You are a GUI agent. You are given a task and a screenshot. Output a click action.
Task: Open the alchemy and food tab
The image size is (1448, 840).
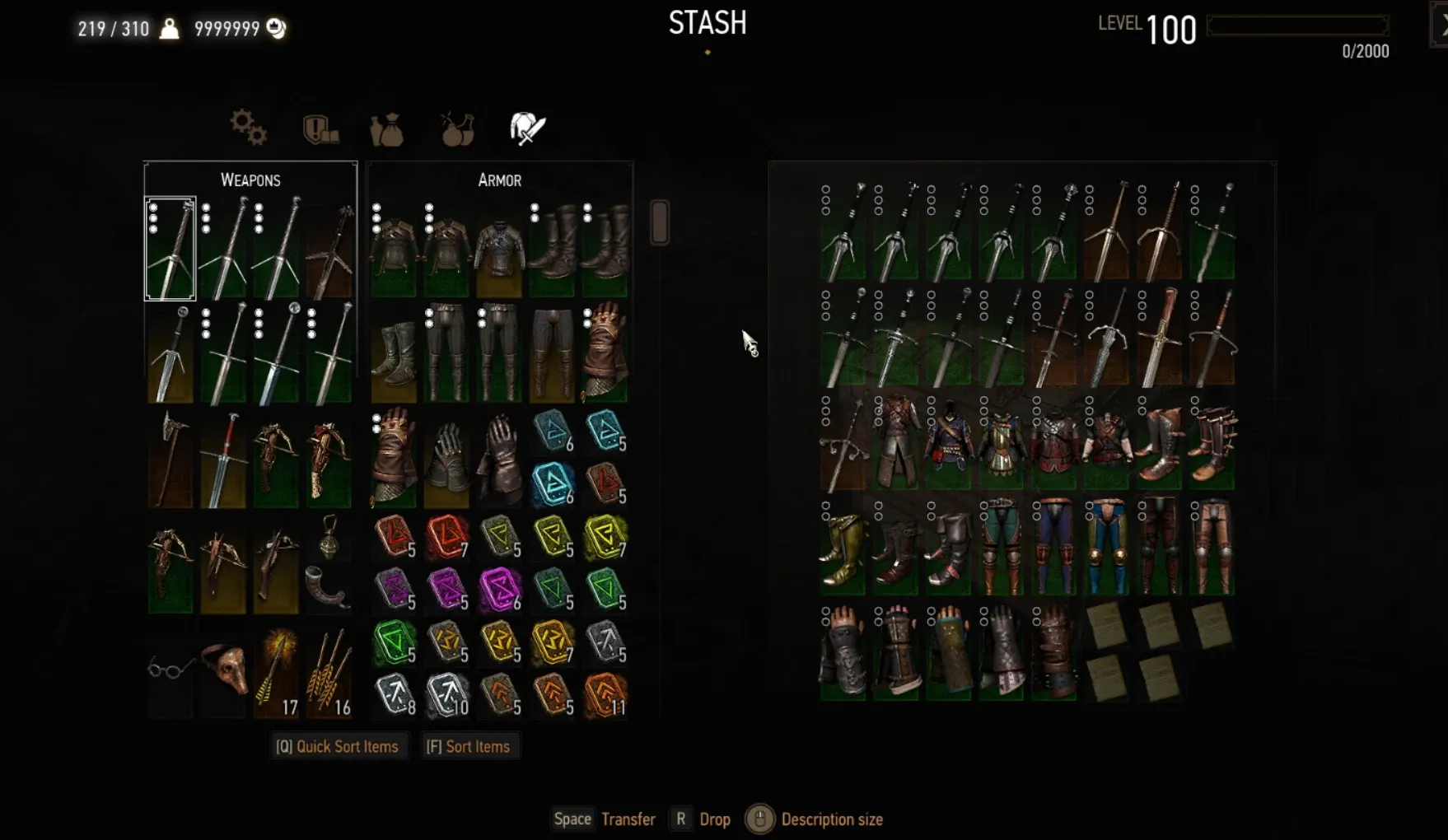(457, 129)
